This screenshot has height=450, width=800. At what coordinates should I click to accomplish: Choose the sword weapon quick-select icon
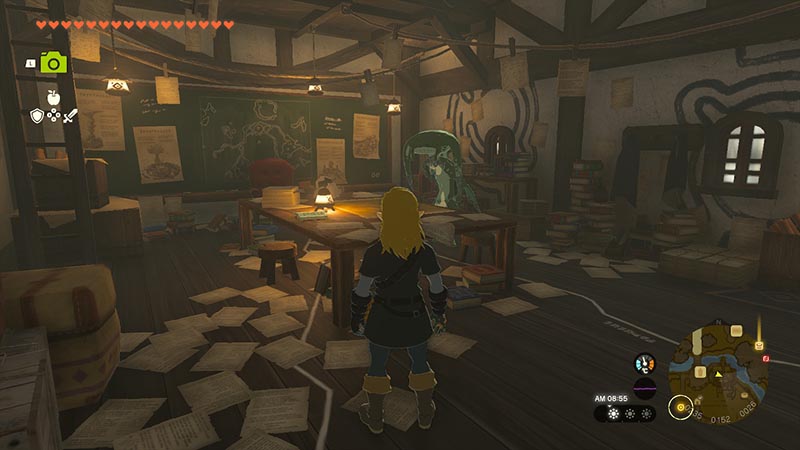71,117
